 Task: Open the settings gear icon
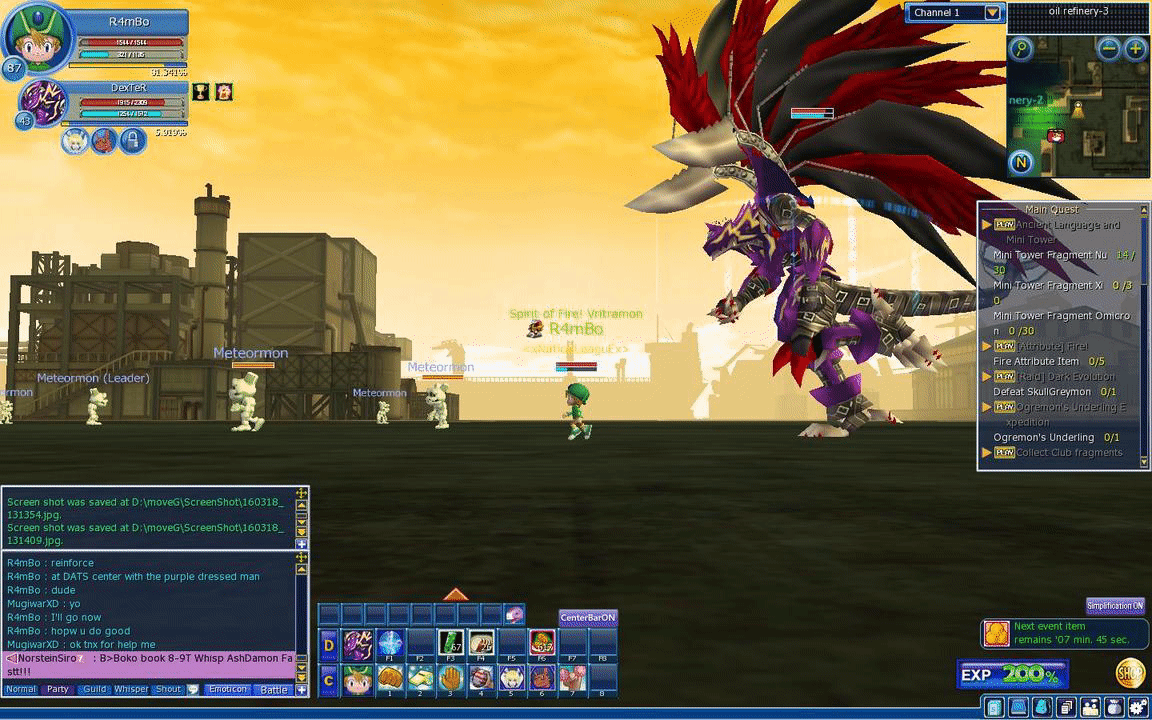coord(1139,707)
